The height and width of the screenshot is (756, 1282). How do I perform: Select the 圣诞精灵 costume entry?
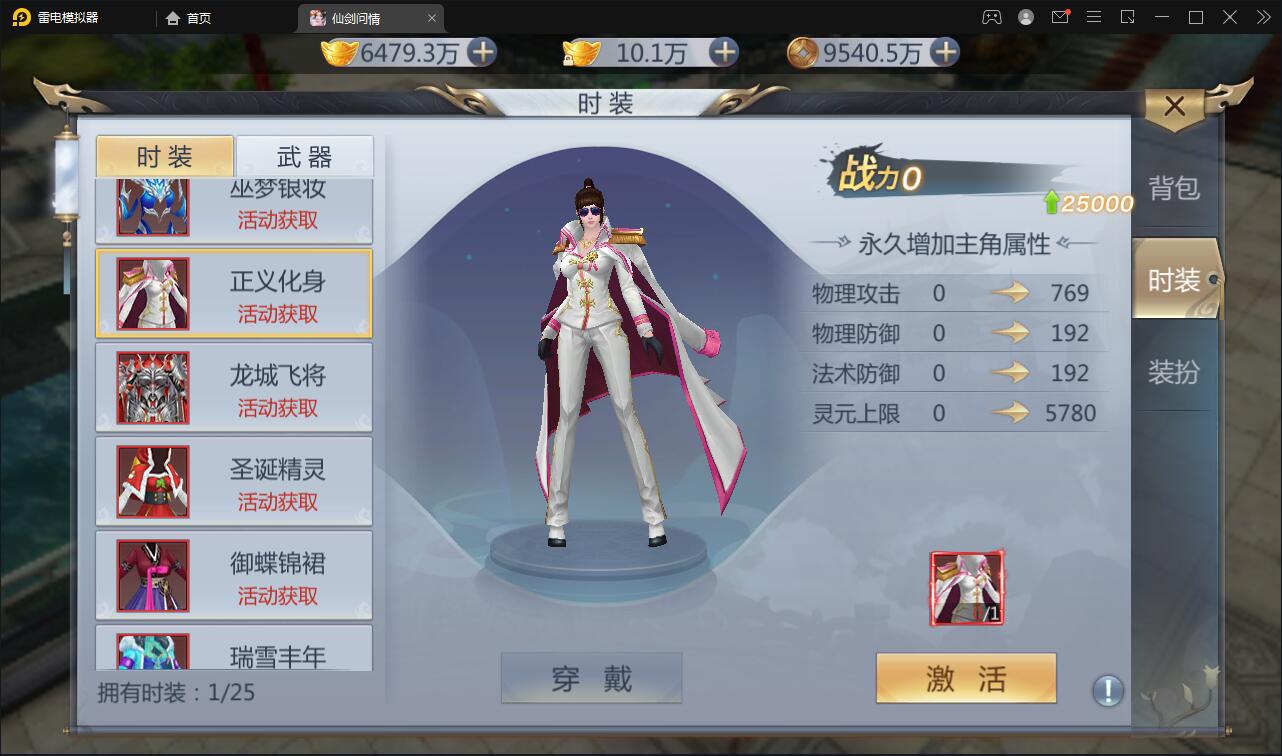point(233,481)
